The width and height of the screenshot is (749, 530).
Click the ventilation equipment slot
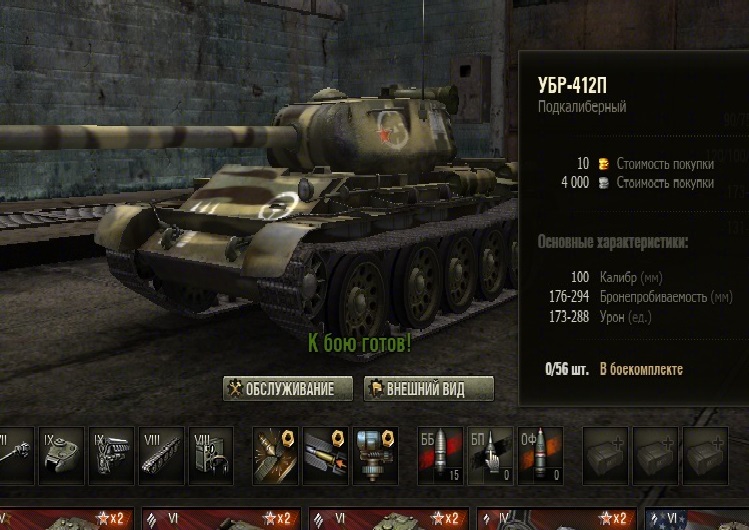[375, 456]
